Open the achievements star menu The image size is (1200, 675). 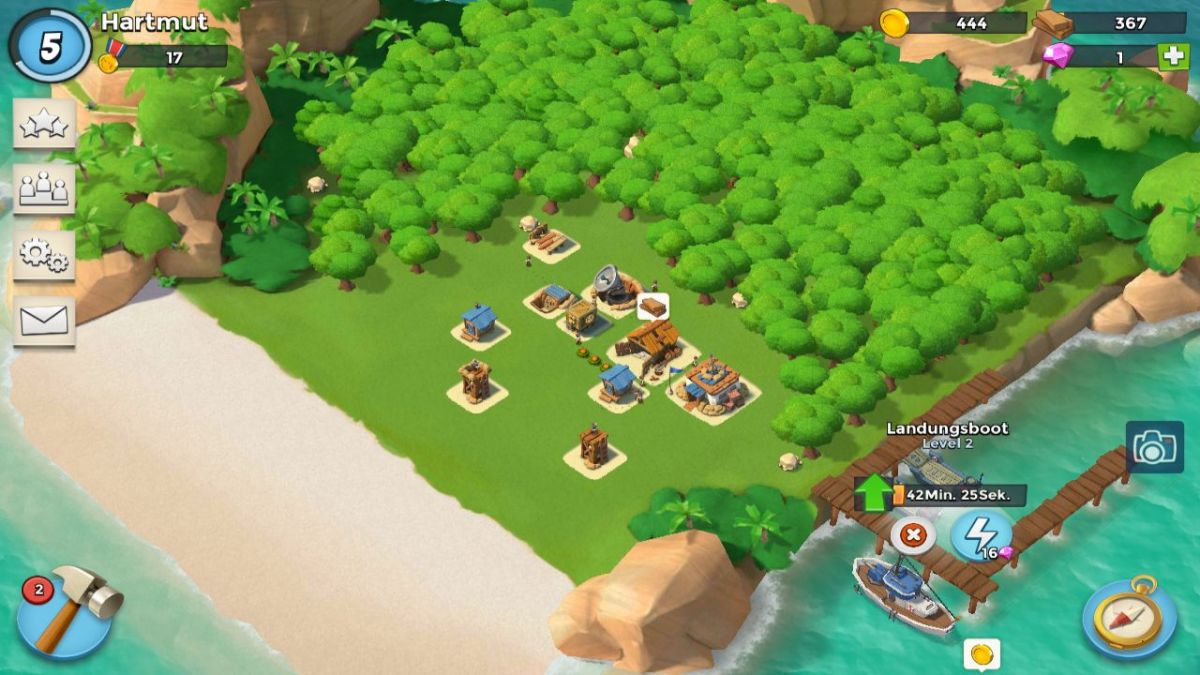44,125
